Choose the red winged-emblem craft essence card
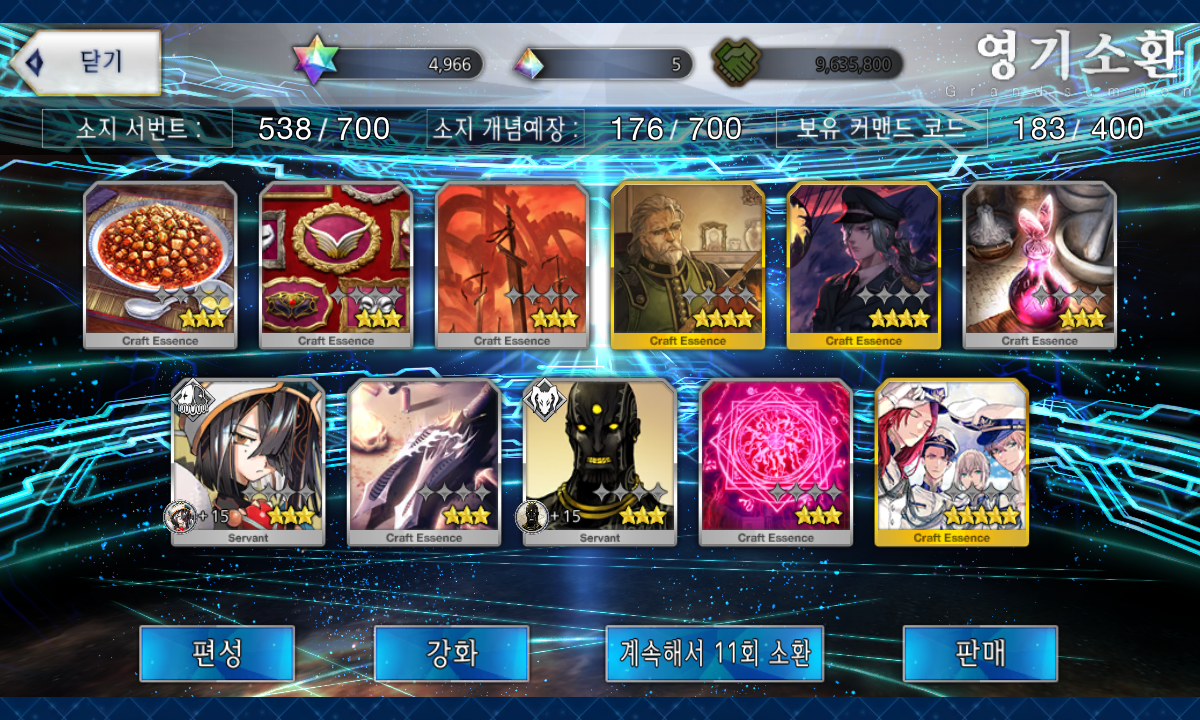 (x=336, y=265)
